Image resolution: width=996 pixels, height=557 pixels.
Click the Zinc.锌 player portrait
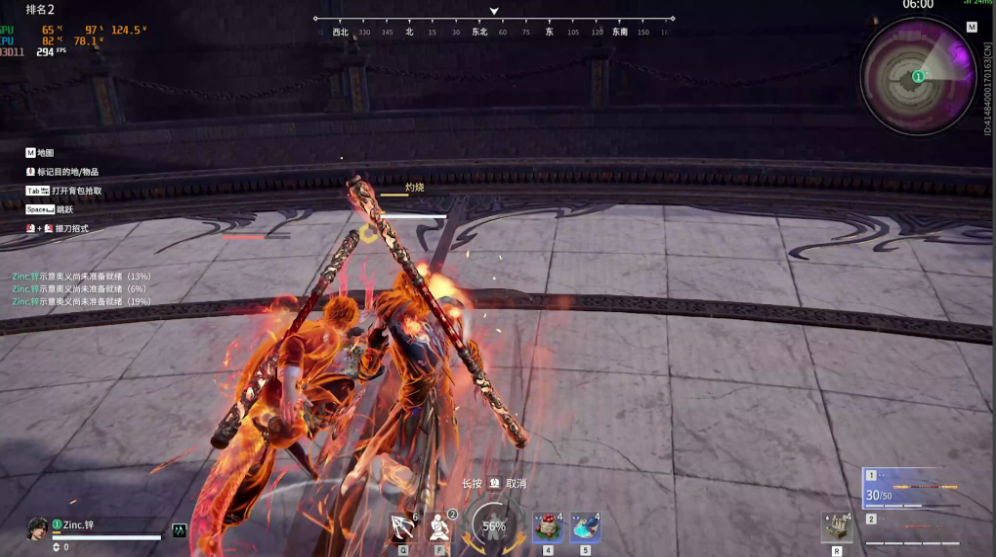pos(37,527)
